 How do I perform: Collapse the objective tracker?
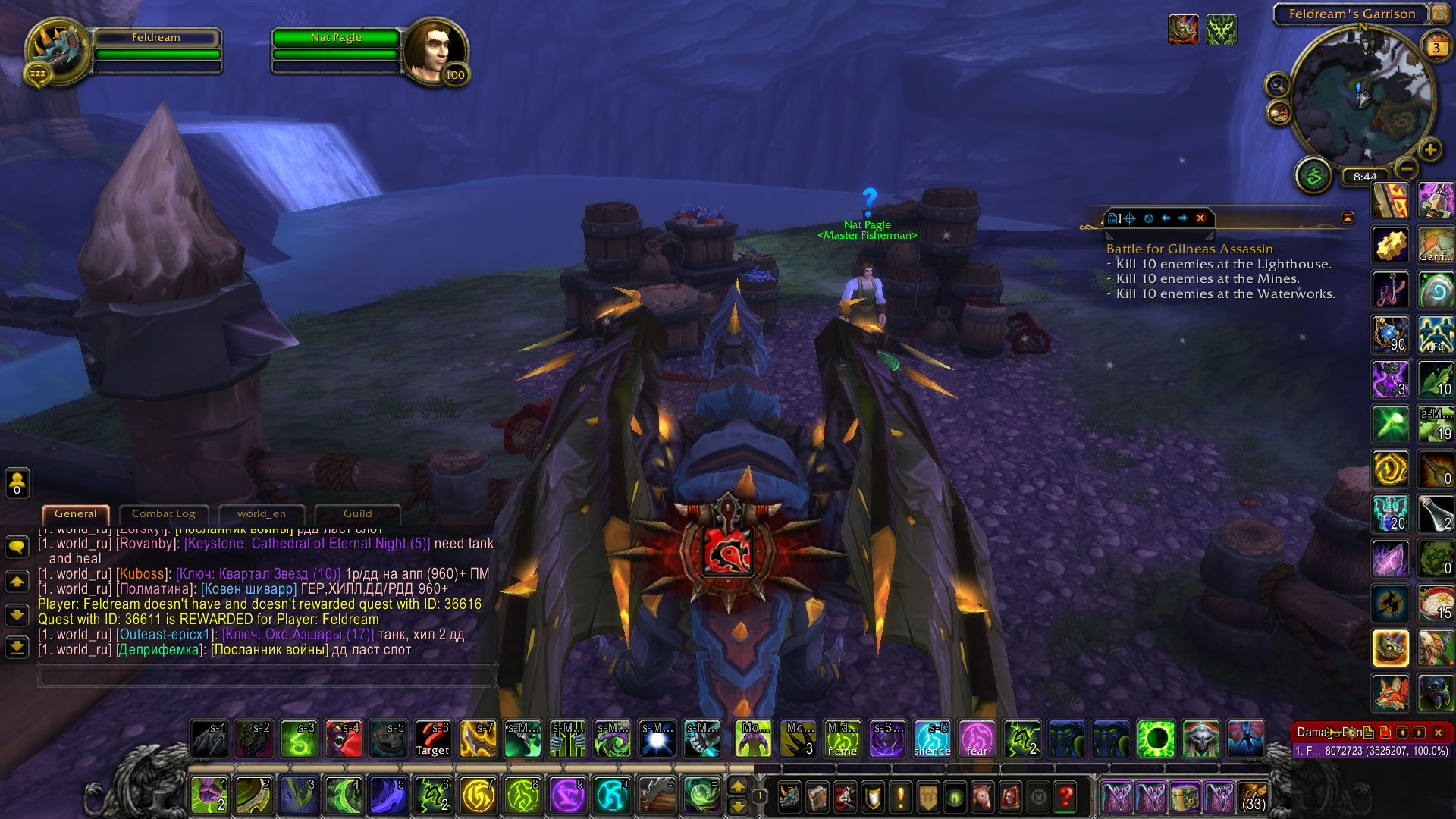pyautogui.click(x=1348, y=218)
